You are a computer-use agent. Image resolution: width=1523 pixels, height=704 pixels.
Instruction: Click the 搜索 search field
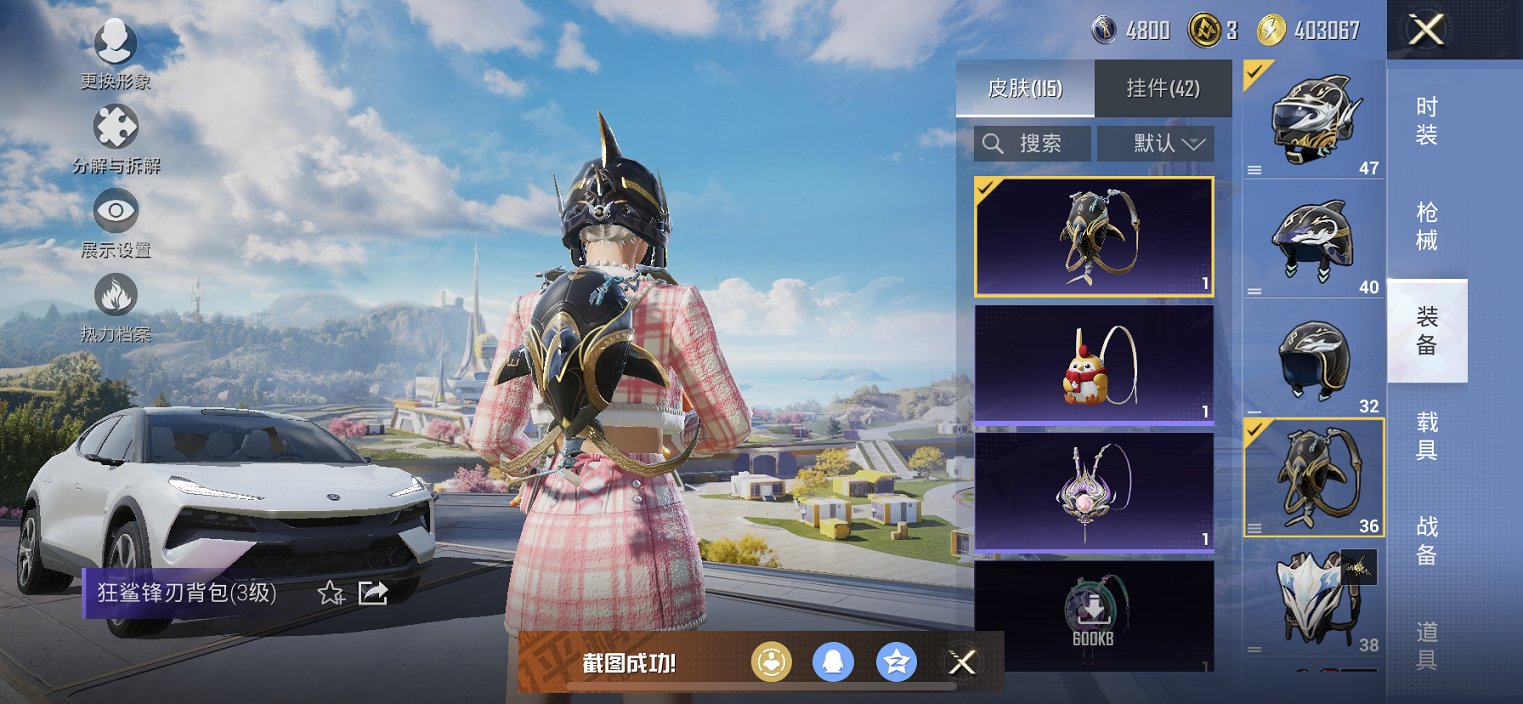[1032, 143]
